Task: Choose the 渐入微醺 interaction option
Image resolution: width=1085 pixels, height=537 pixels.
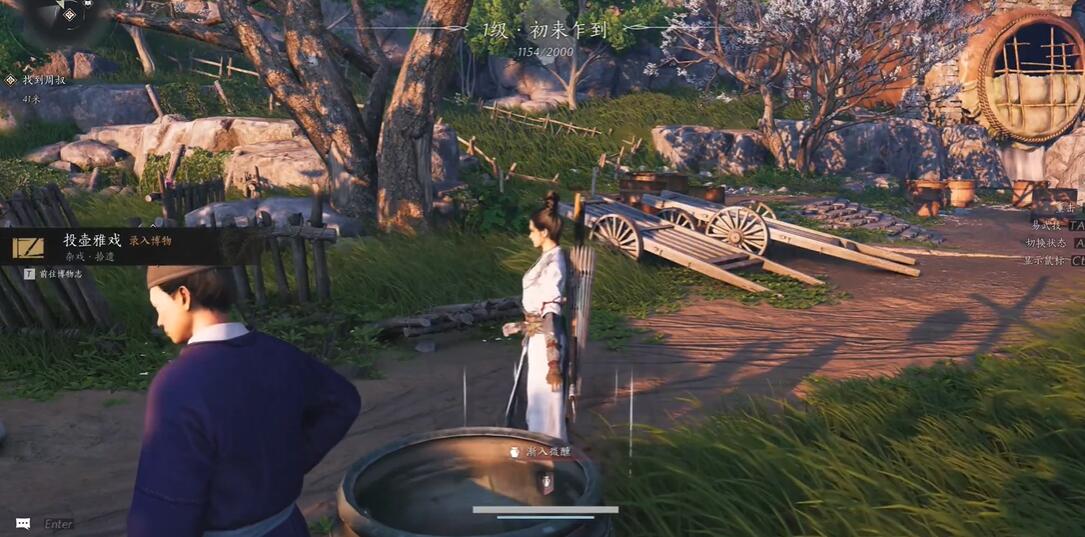Action: click(x=545, y=452)
